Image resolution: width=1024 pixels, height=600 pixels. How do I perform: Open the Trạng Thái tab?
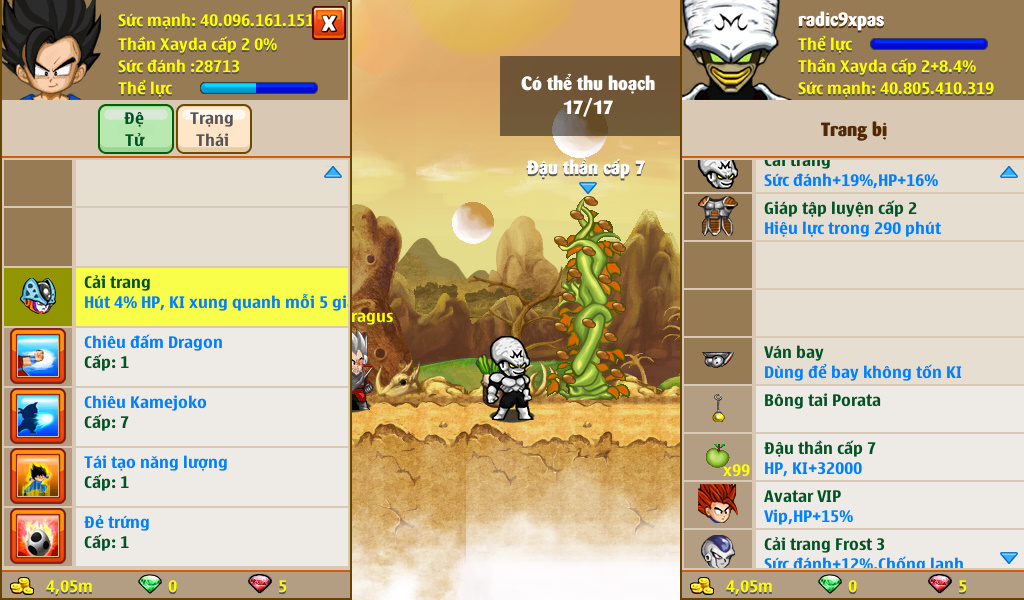point(213,129)
